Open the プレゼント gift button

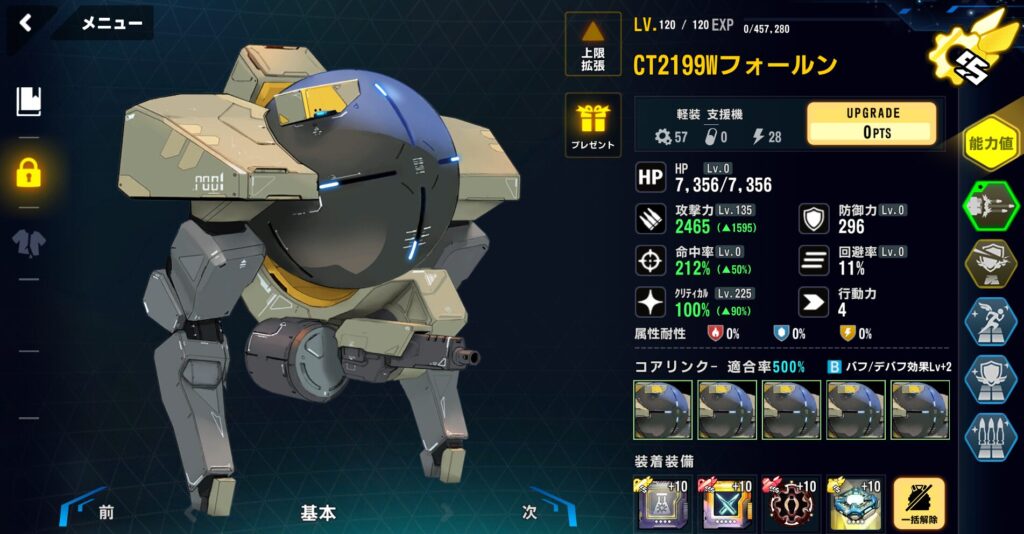coord(593,125)
